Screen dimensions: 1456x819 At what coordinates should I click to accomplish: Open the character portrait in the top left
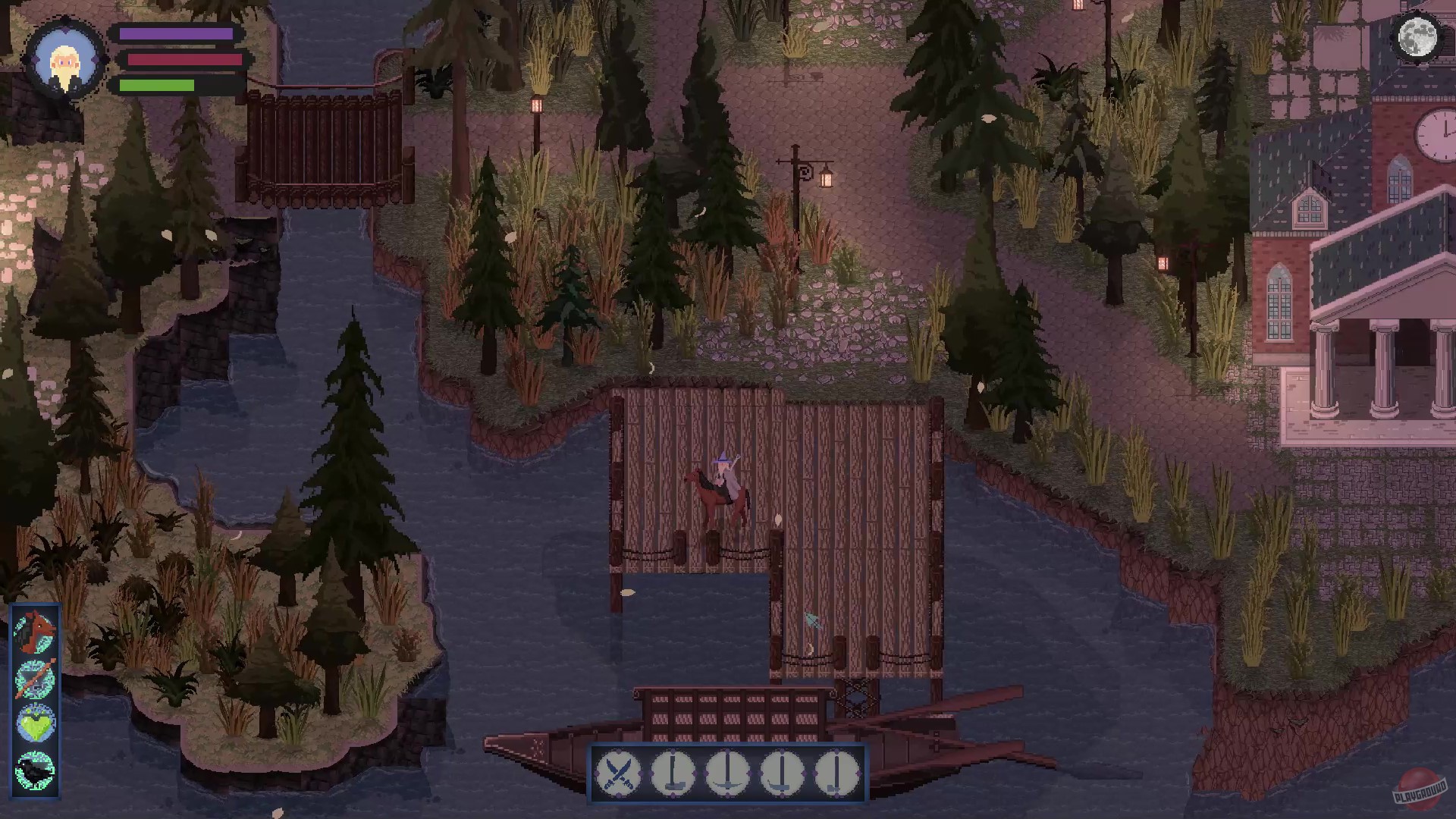(x=67, y=61)
